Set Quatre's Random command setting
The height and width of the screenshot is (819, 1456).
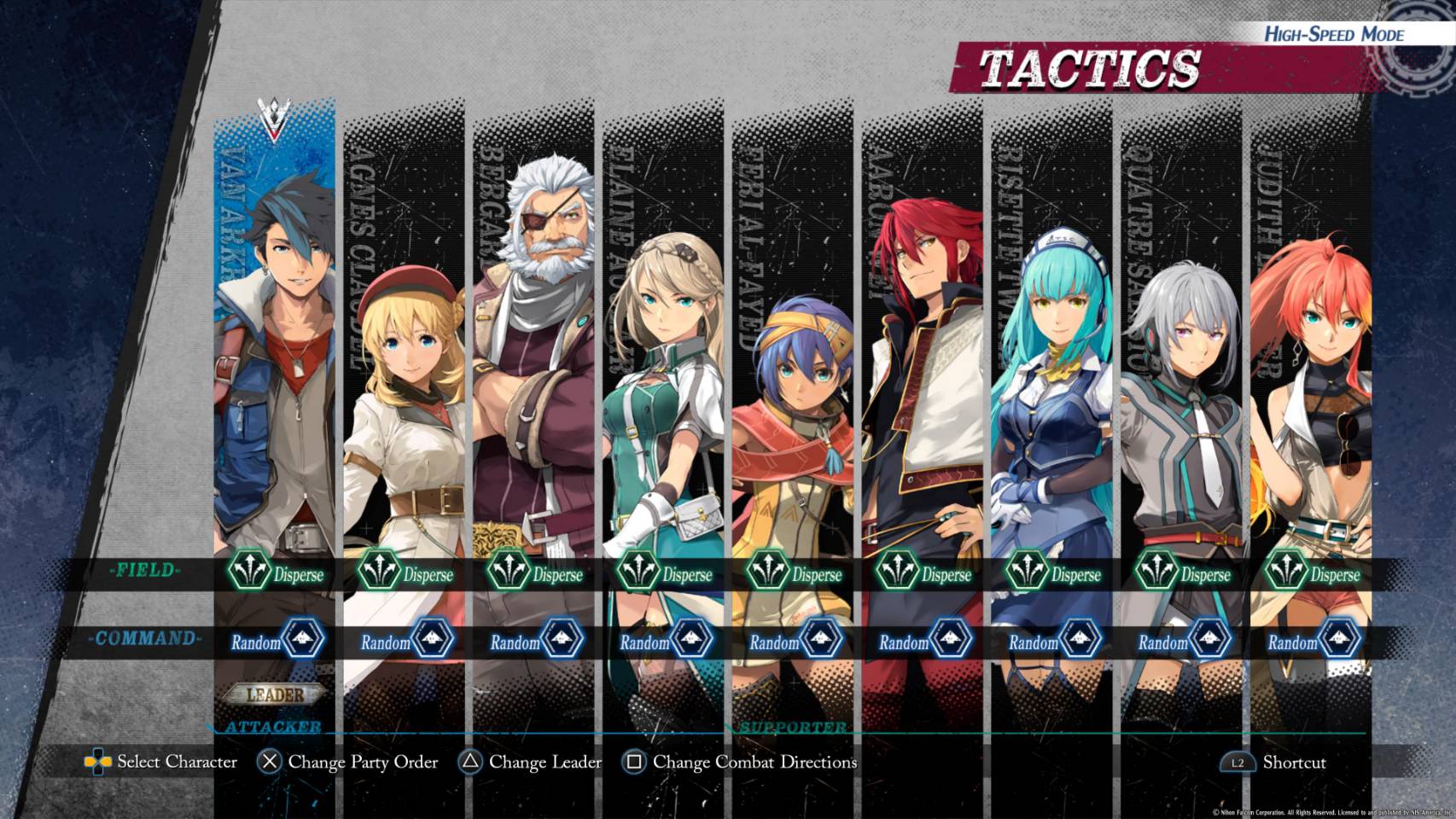point(1185,641)
